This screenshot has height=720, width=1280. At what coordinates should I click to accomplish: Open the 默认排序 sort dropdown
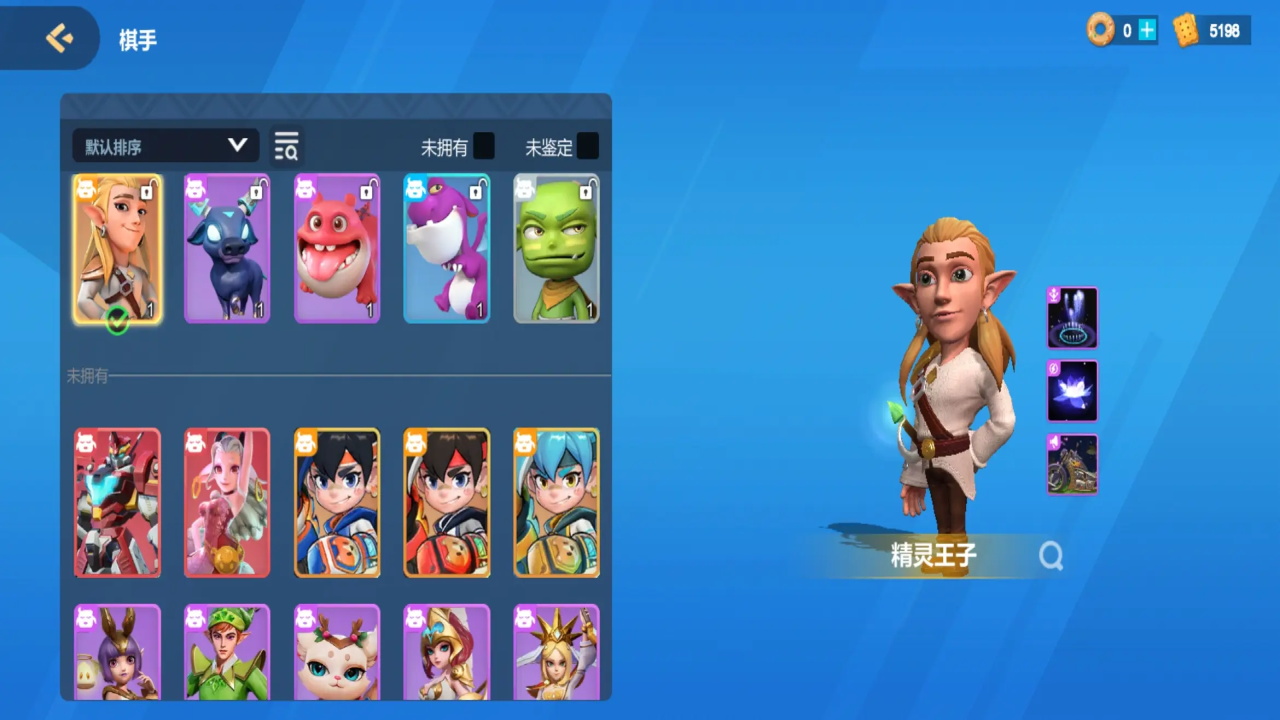pos(166,146)
